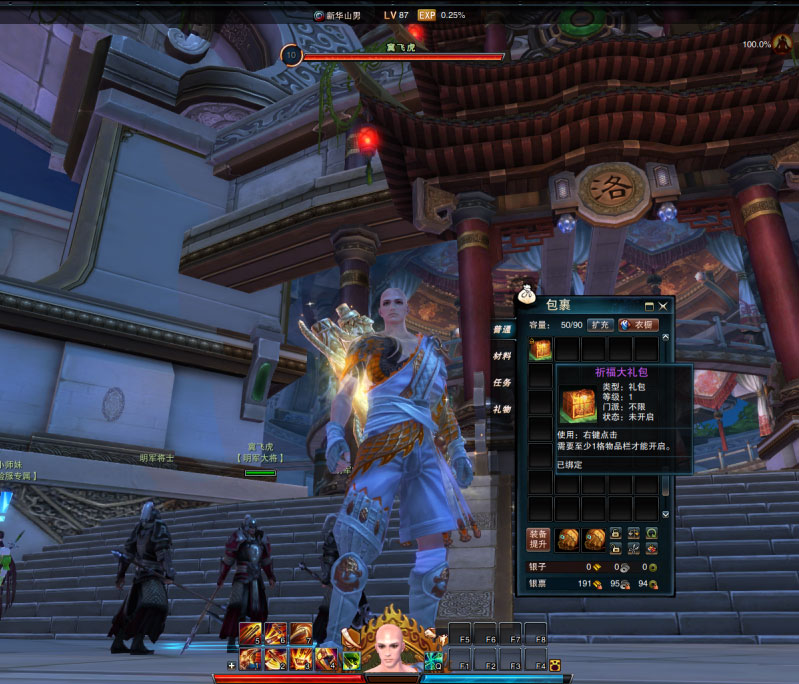The width and height of the screenshot is (799, 684).
Task: Switch to the 材料 materials tab
Action: [502, 356]
